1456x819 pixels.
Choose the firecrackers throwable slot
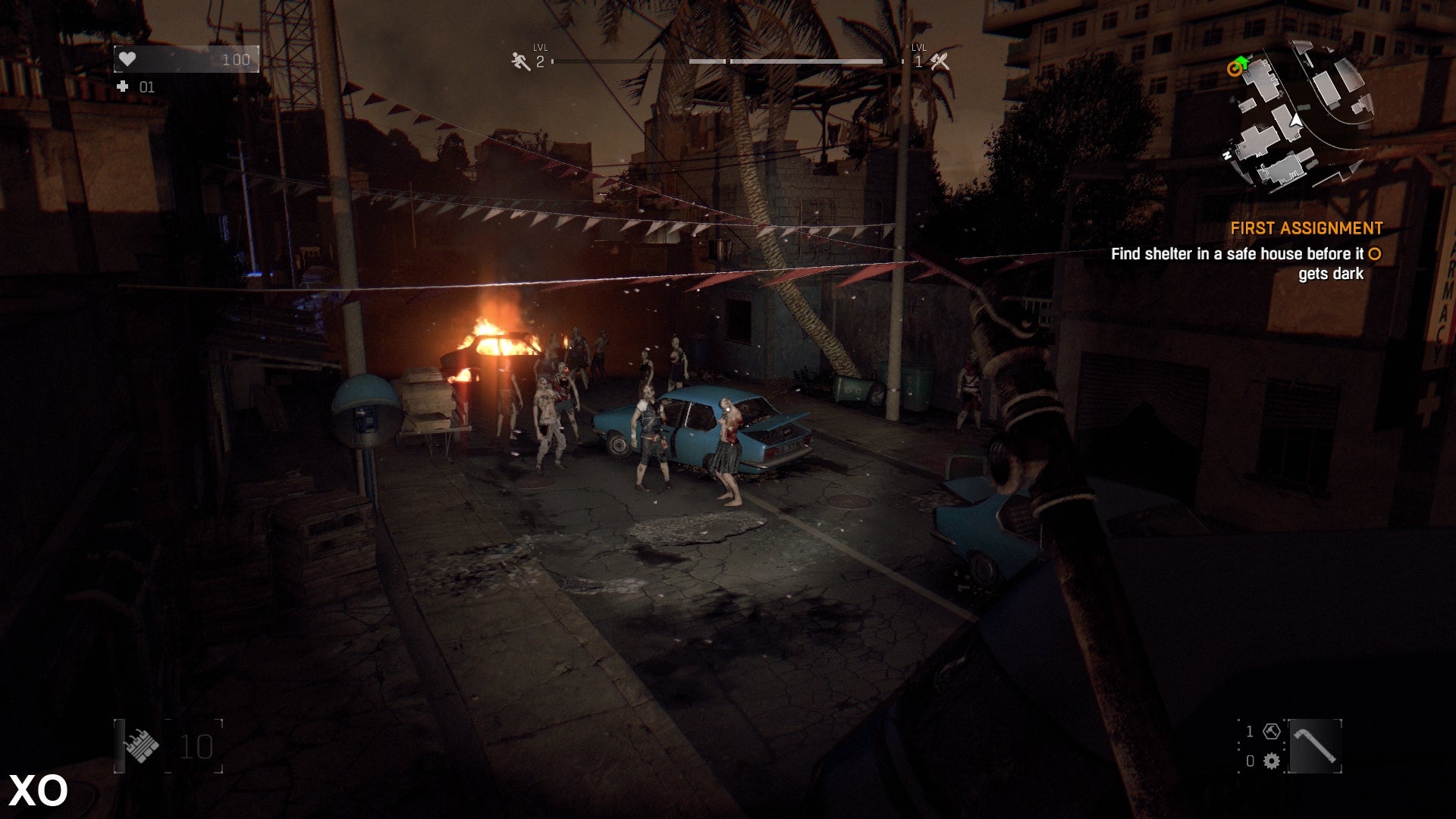pyautogui.click(x=142, y=746)
